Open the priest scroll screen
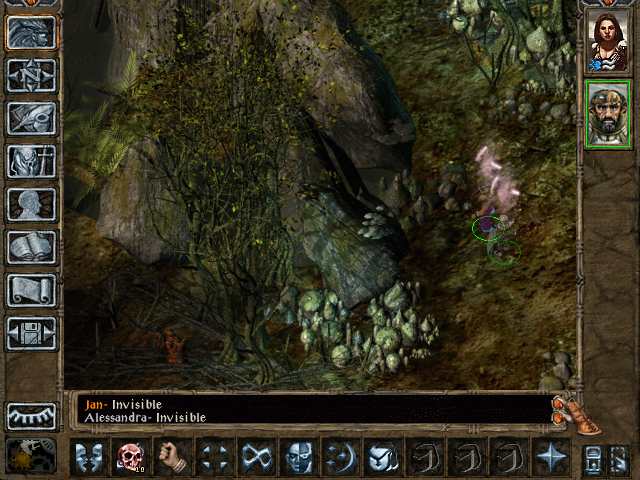The image size is (640, 480). 32,290
